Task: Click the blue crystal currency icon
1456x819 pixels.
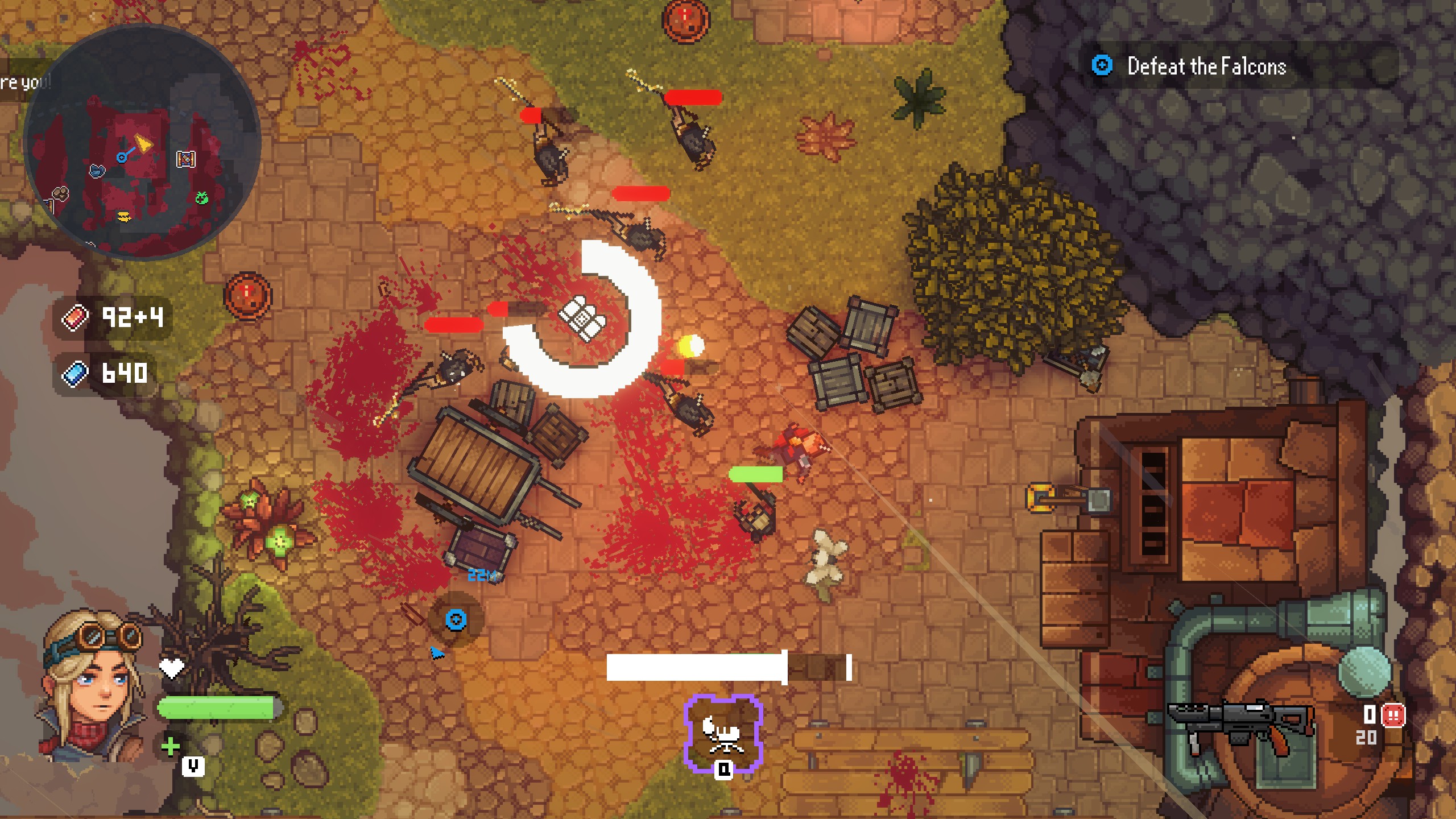Action: click(76, 374)
